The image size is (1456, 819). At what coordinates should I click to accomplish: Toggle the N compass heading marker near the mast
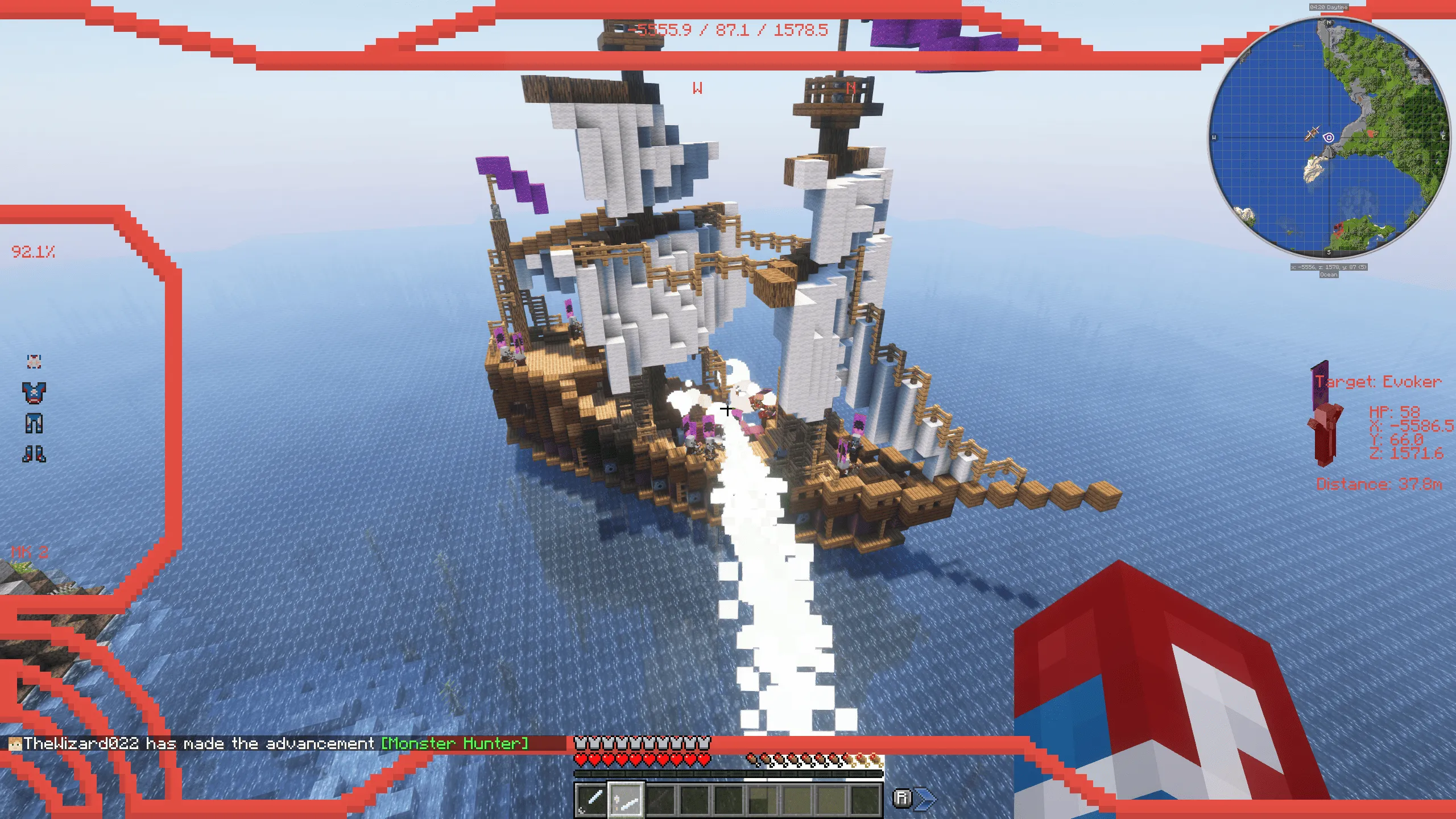point(851,87)
